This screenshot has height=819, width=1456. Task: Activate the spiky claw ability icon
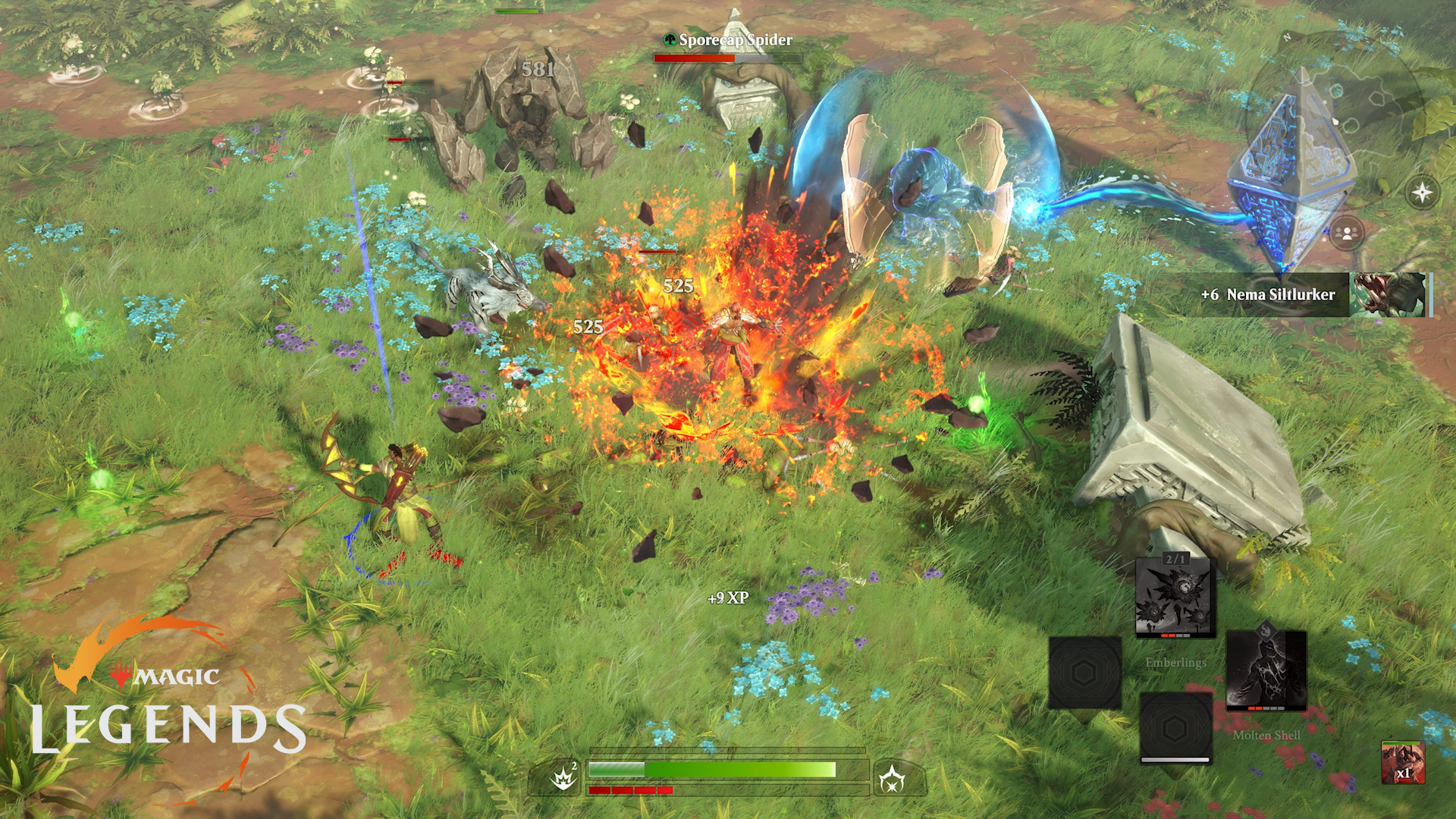pyautogui.click(x=563, y=778)
